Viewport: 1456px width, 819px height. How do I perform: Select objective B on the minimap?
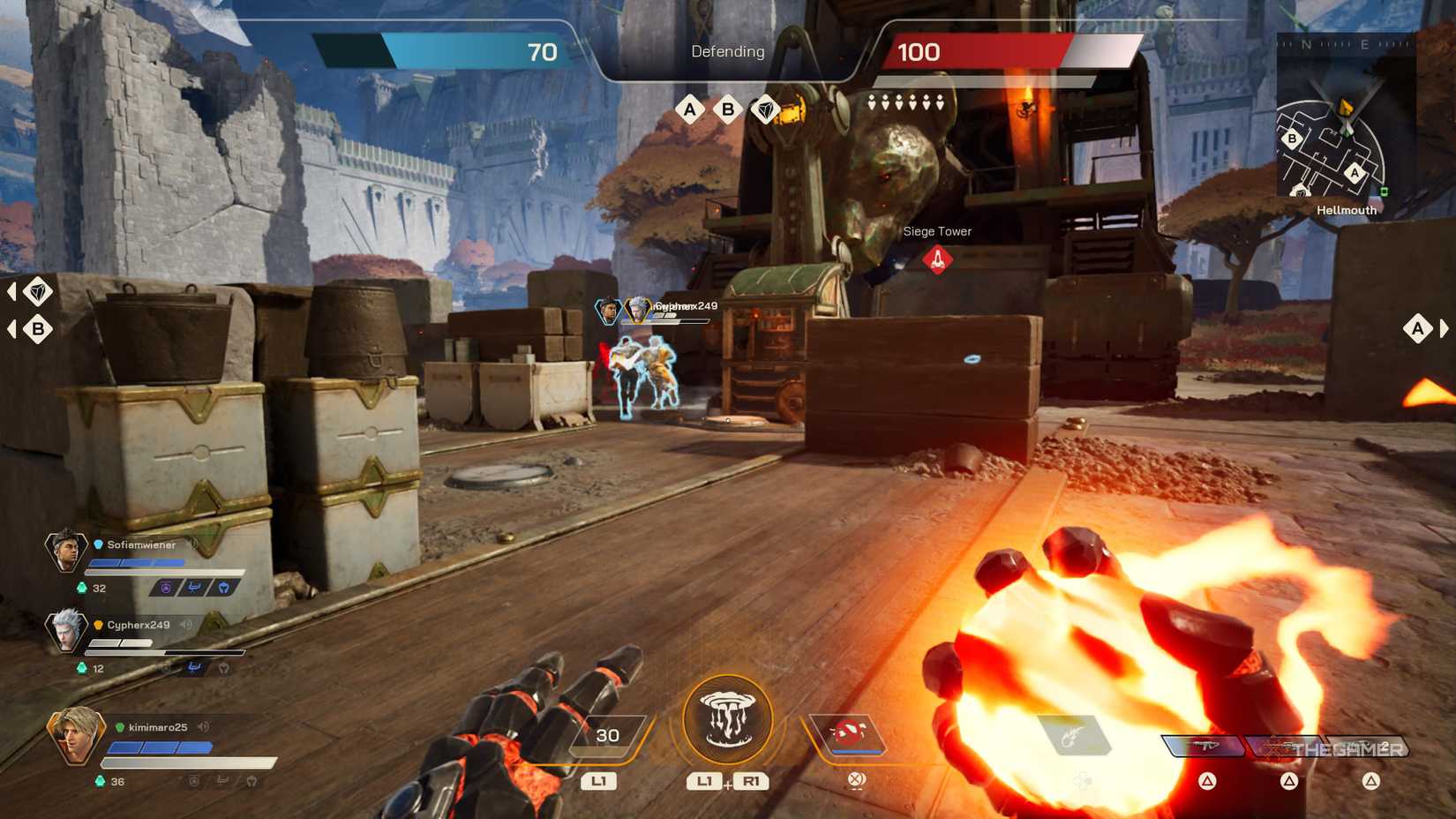(1292, 138)
